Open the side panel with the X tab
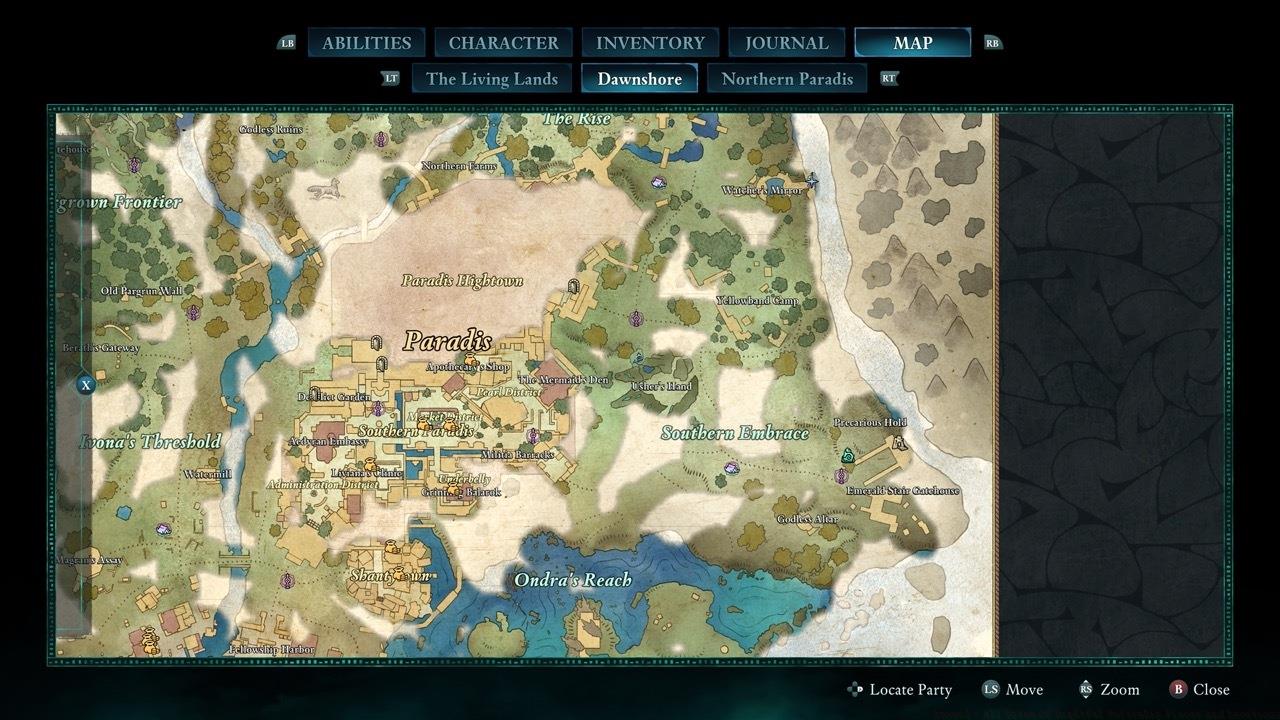1280x720 pixels. pyautogui.click(x=86, y=384)
